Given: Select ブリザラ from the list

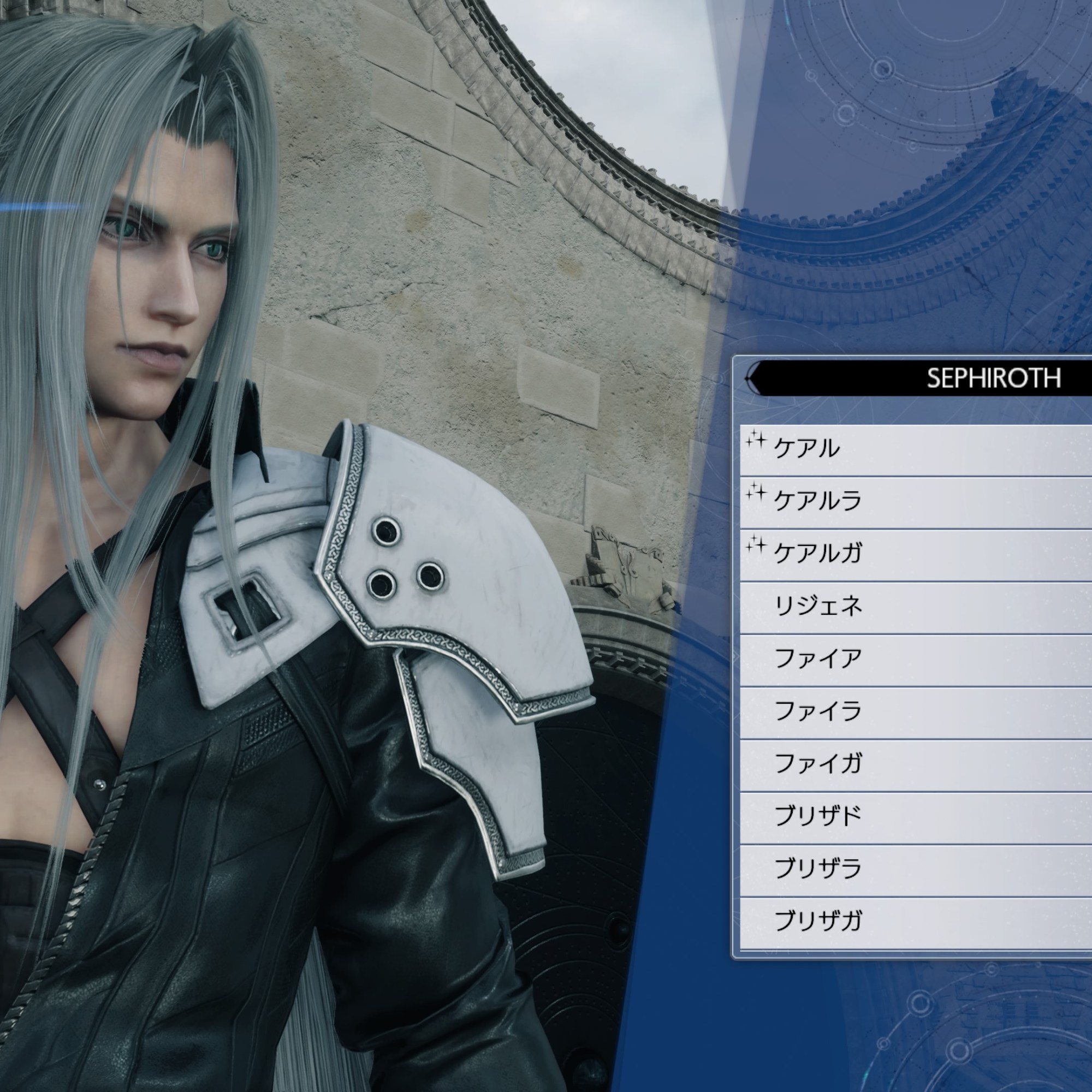Looking at the screenshot, I should (x=916, y=869).
